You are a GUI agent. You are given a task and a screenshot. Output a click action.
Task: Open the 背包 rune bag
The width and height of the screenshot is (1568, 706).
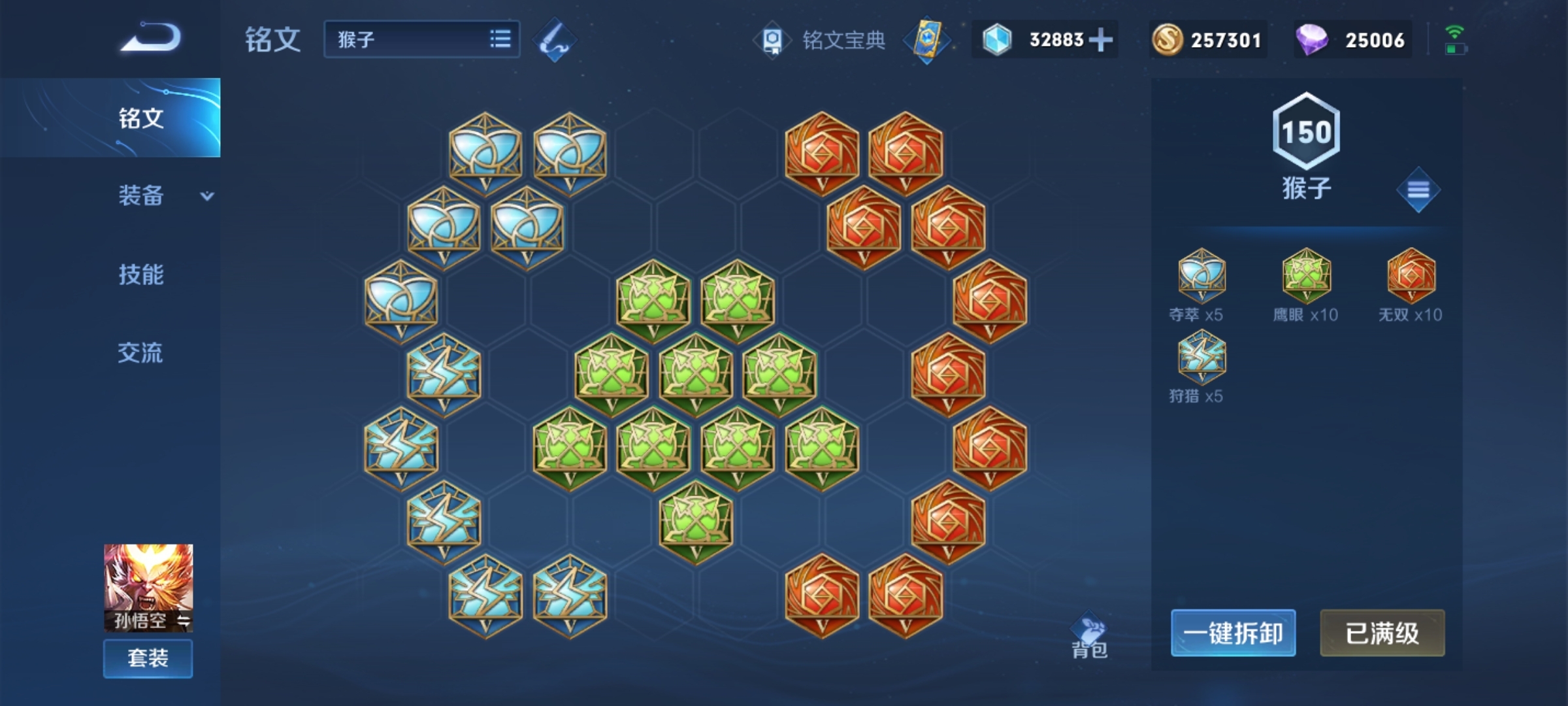point(1089,637)
